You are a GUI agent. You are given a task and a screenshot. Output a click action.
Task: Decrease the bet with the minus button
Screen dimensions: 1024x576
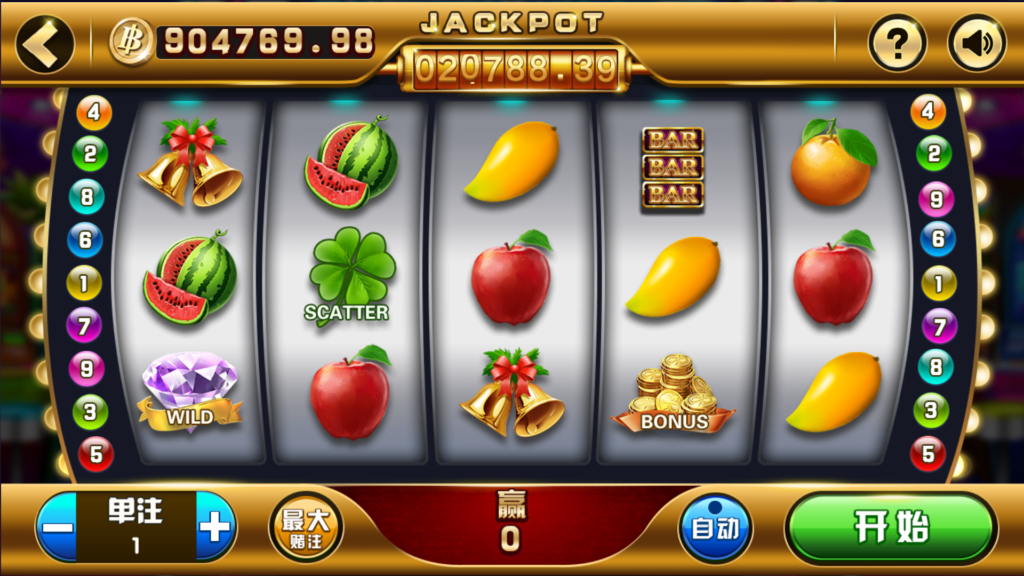pos(59,527)
